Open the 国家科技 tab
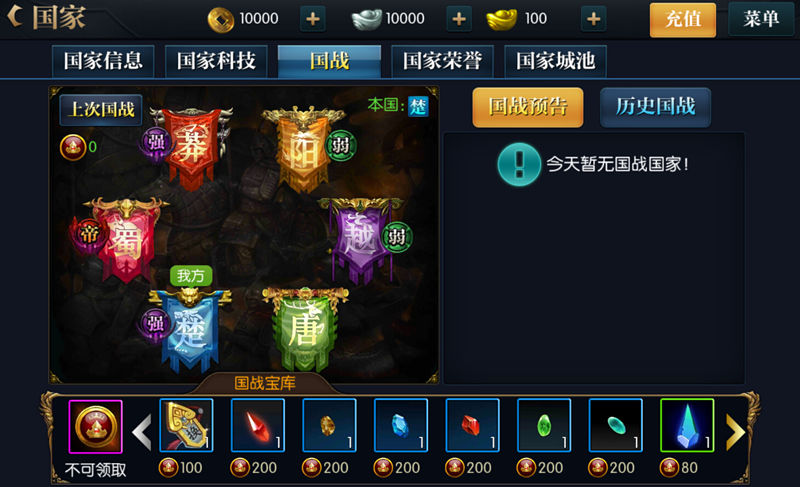Image resolution: width=800 pixels, height=487 pixels. pos(216,61)
